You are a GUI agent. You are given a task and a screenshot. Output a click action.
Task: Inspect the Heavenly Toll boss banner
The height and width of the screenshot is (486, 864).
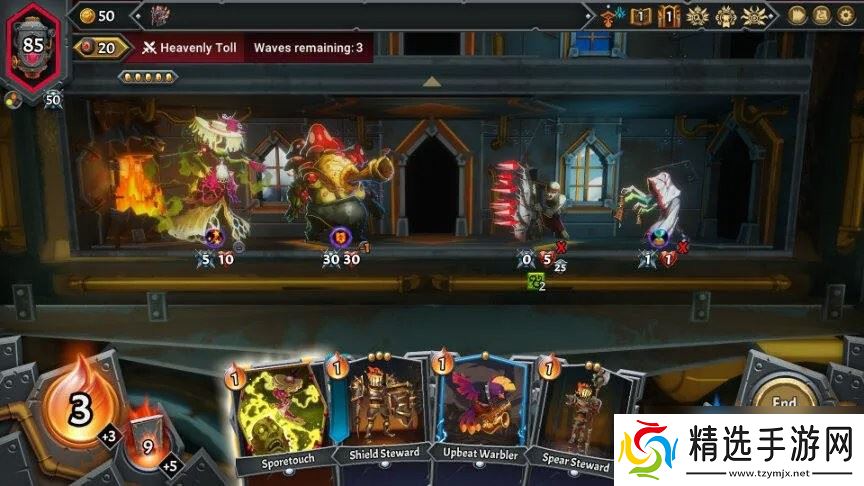188,47
